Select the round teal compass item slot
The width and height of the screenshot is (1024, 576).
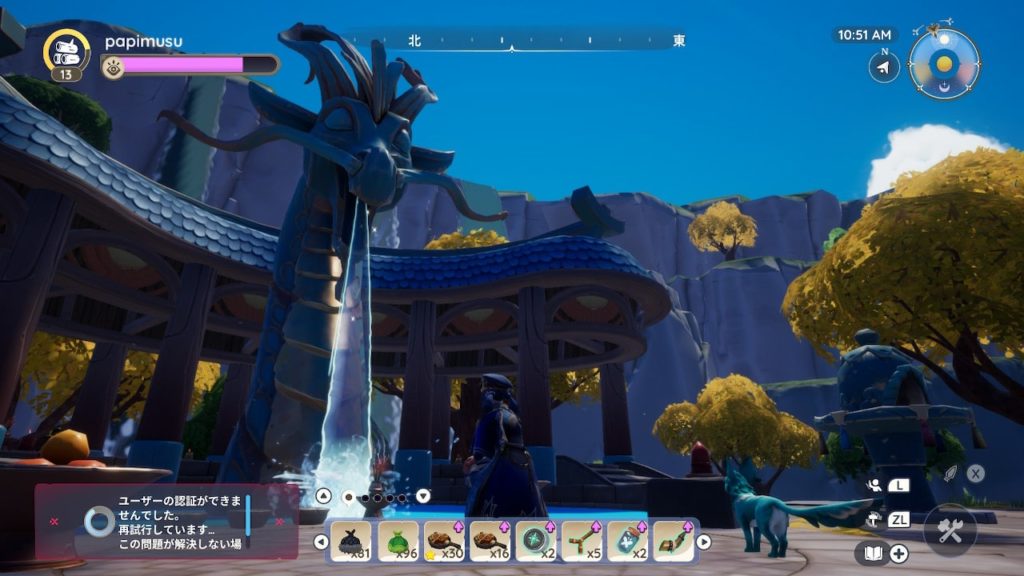(x=536, y=541)
